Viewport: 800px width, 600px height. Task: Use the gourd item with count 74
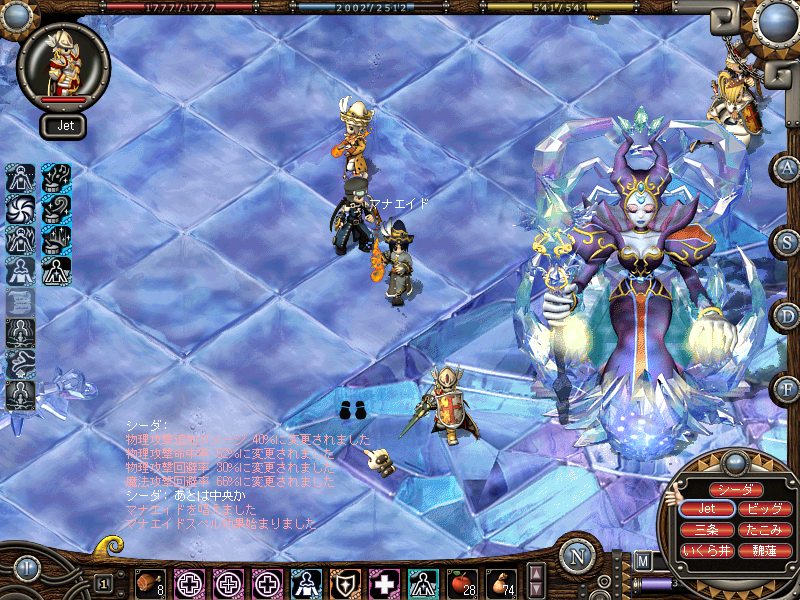[x=499, y=582]
